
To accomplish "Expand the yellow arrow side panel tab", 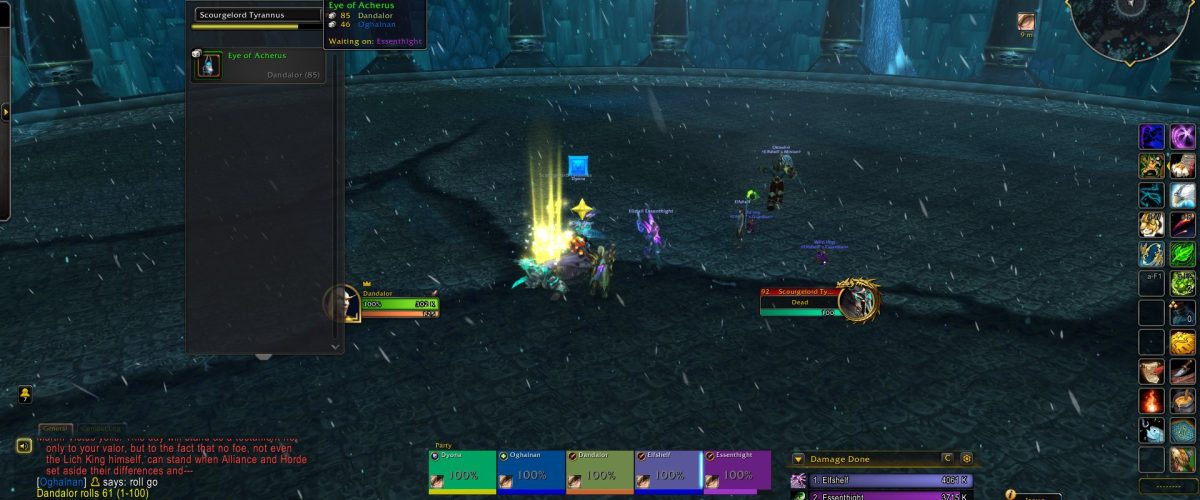I will pyautogui.click(x=5, y=113).
